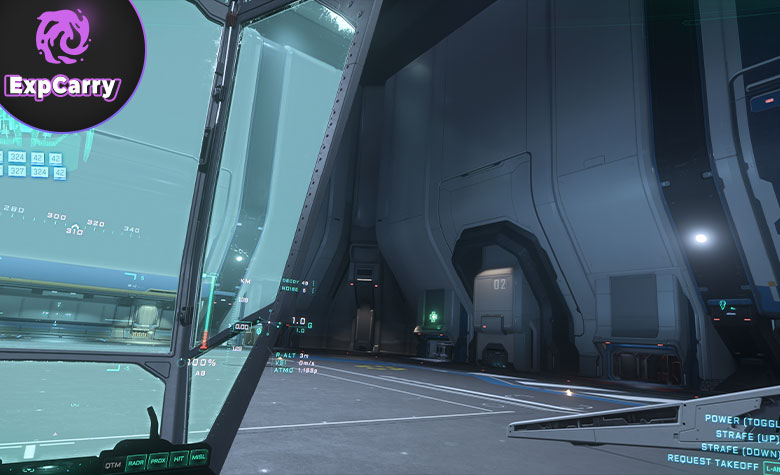Screen dimensions: 780x475
Task: Open the ExpCarry logo overlay
Action: click(x=62, y=62)
